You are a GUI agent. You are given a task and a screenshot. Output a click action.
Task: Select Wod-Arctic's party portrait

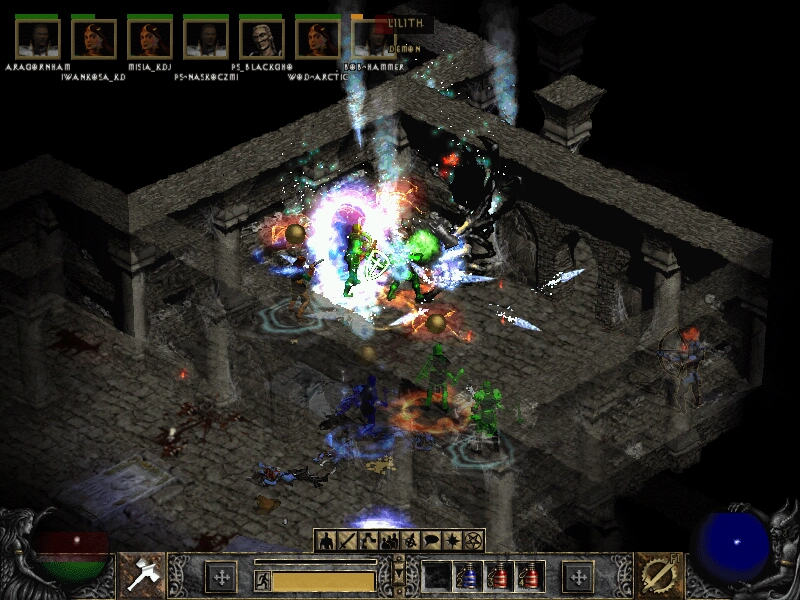pyautogui.click(x=318, y=38)
